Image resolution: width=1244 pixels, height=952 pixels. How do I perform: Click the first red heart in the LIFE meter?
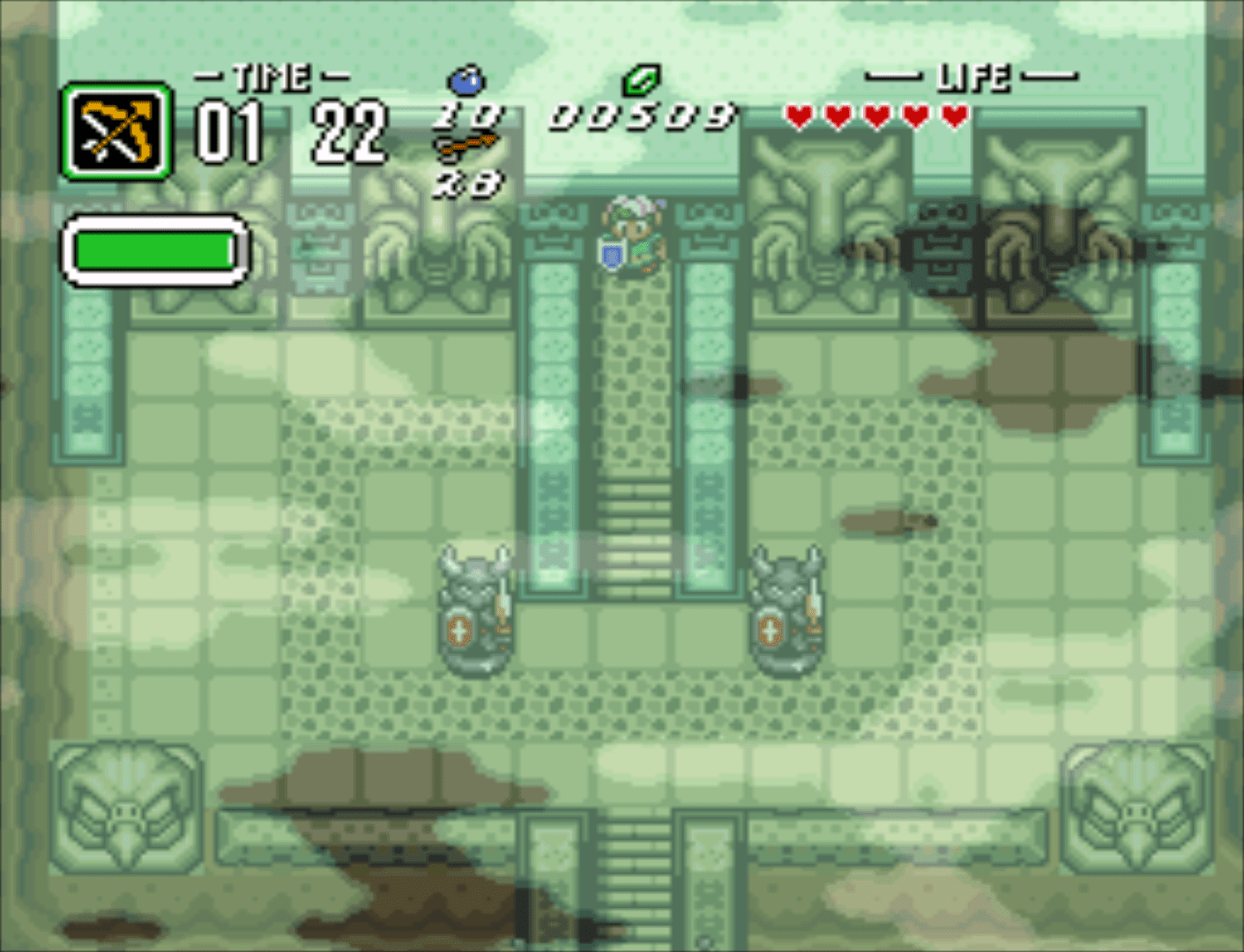tap(801, 114)
